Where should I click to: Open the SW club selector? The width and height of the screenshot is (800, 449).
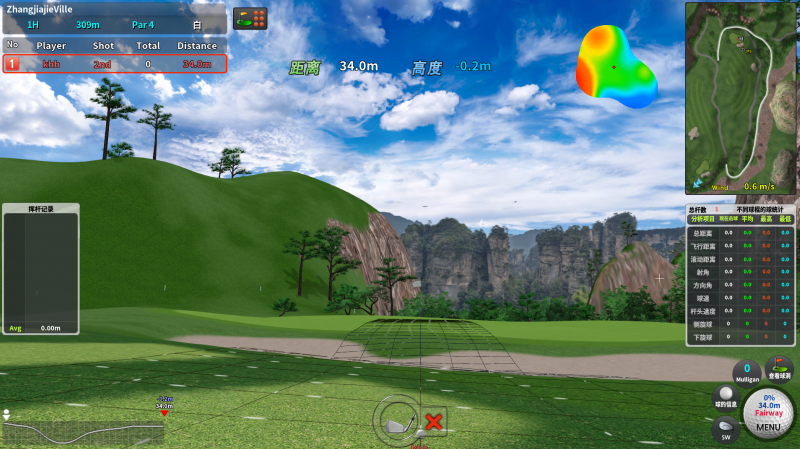tap(725, 429)
